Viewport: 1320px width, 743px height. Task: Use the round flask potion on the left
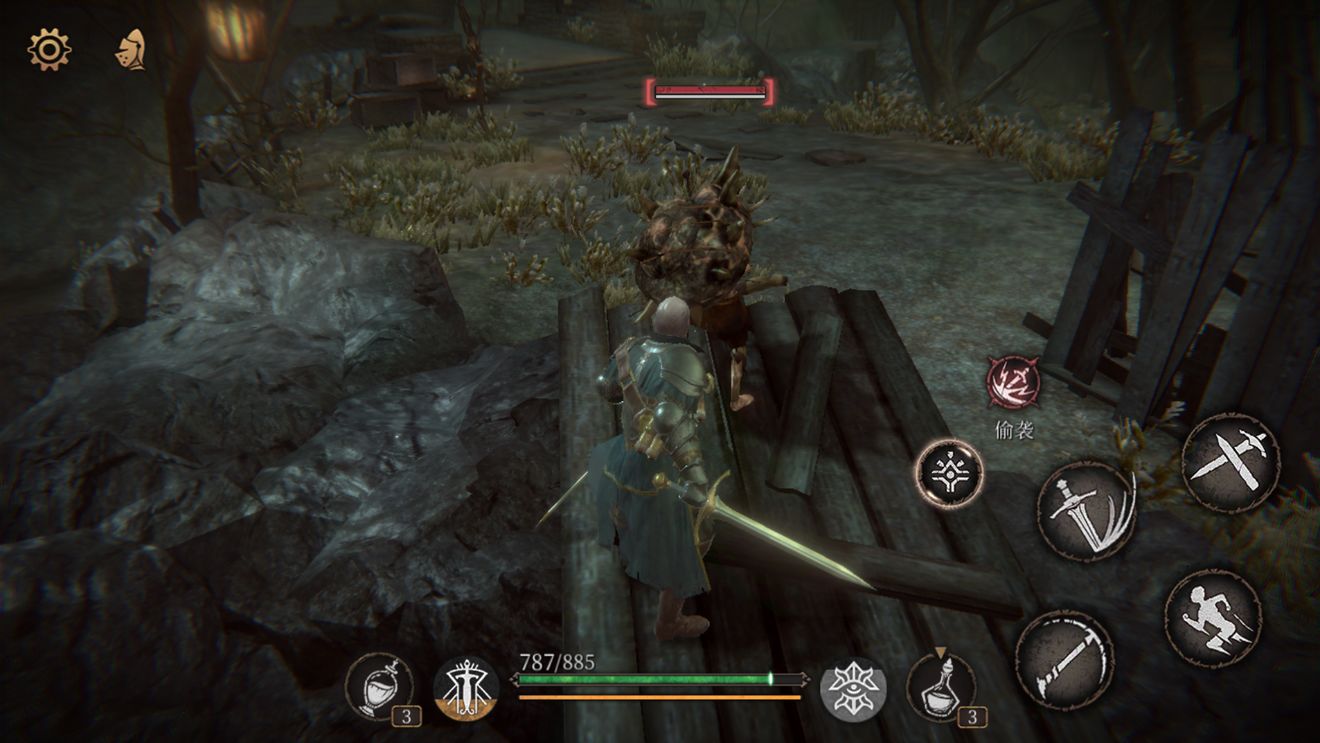pyautogui.click(x=377, y=687)
